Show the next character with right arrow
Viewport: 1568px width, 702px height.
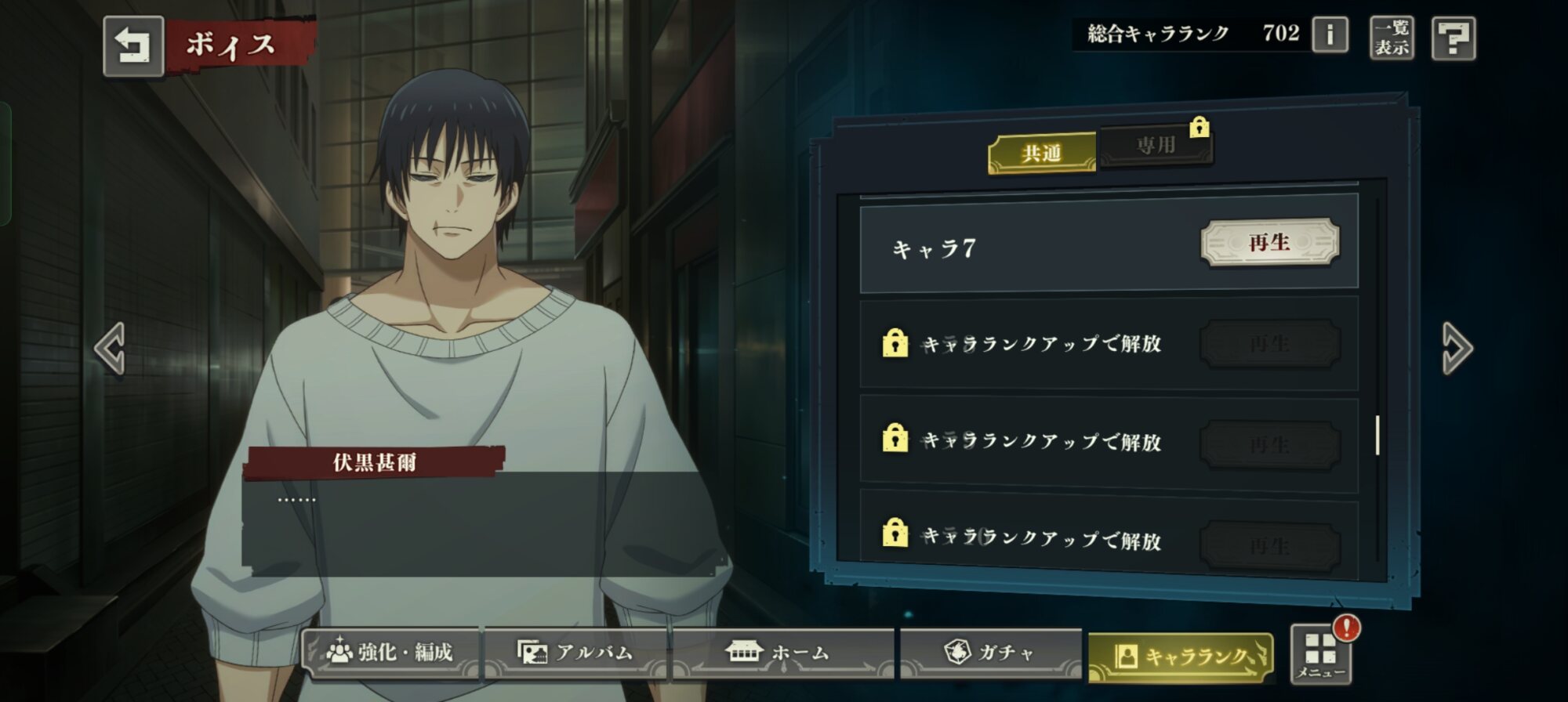click(1457, 349)
